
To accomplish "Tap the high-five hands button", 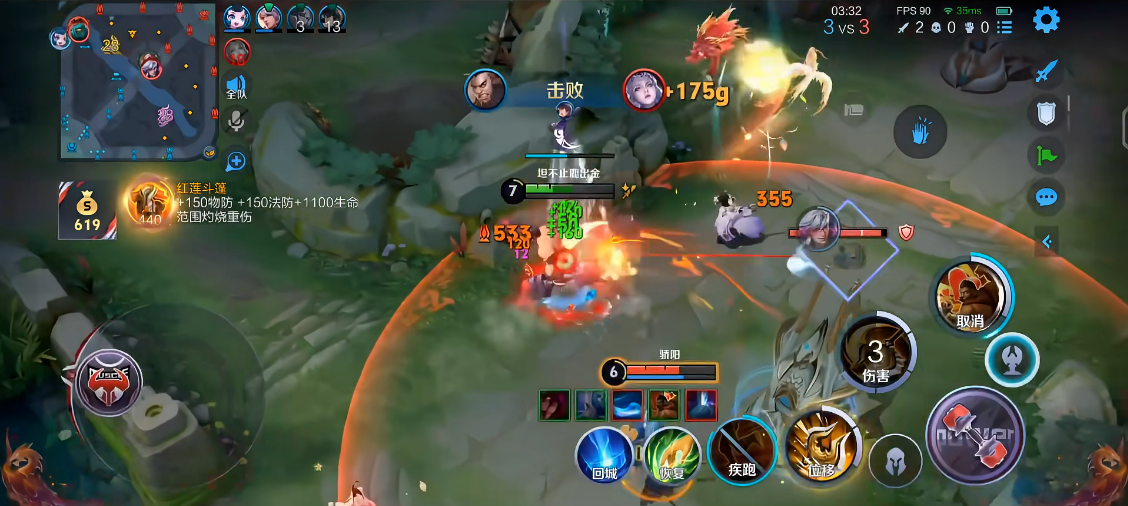I will coord(919,132).
